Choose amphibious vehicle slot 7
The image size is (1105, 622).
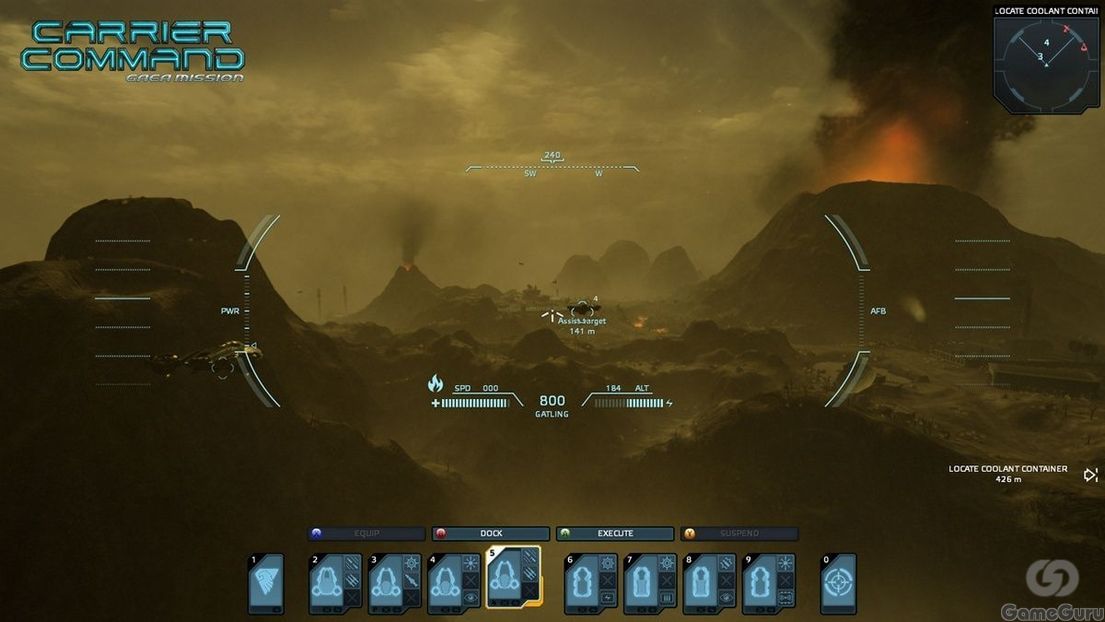click(x=651, y=583)
